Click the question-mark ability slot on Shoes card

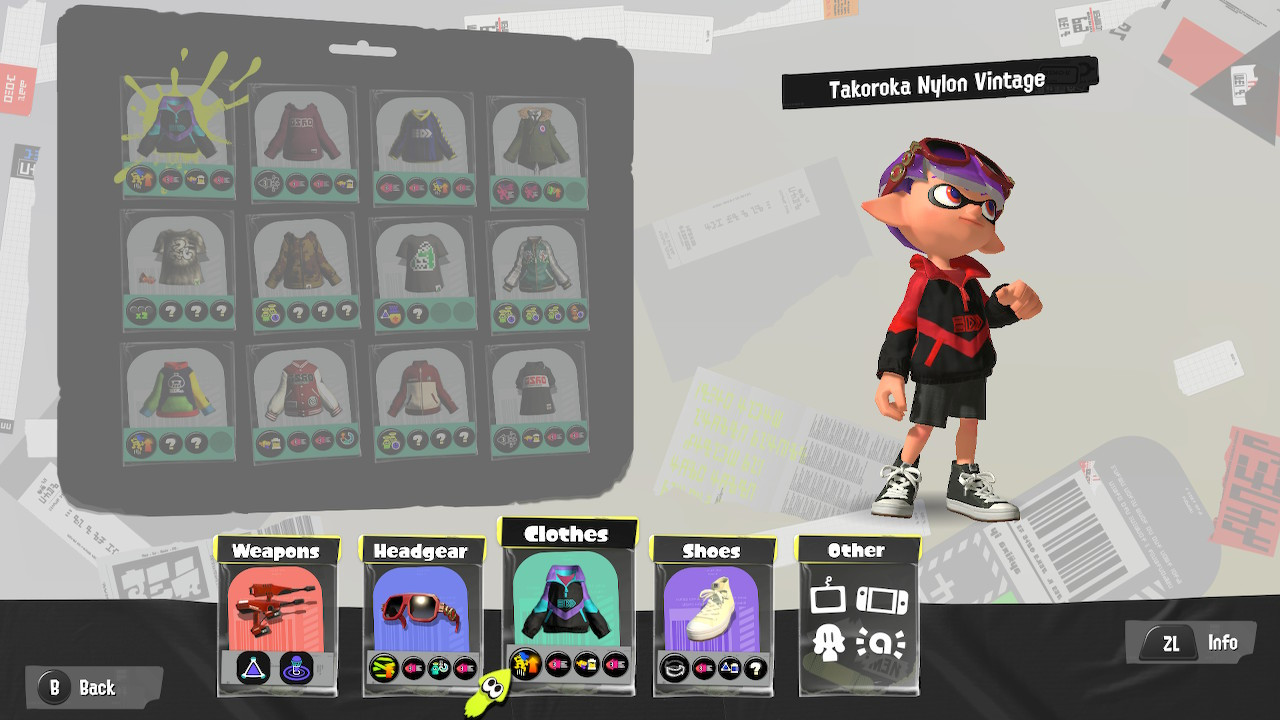click(x=755, y=667)
